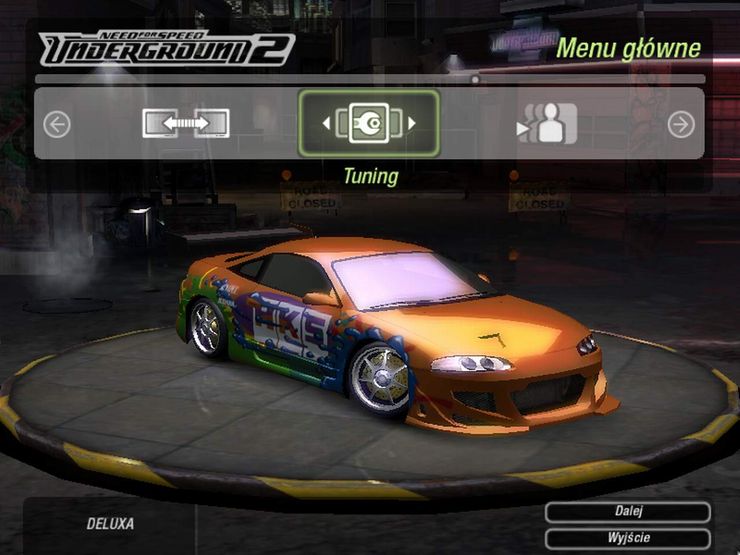Choose the double-arrow car swap icon

point(186,124)
